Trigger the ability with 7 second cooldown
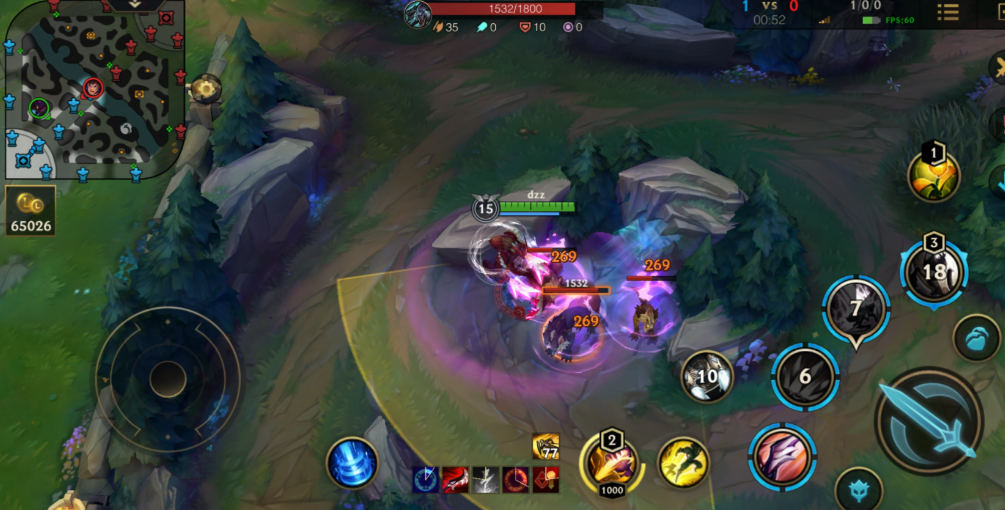This screenshot has width=1005, height=510. (856, 309)
